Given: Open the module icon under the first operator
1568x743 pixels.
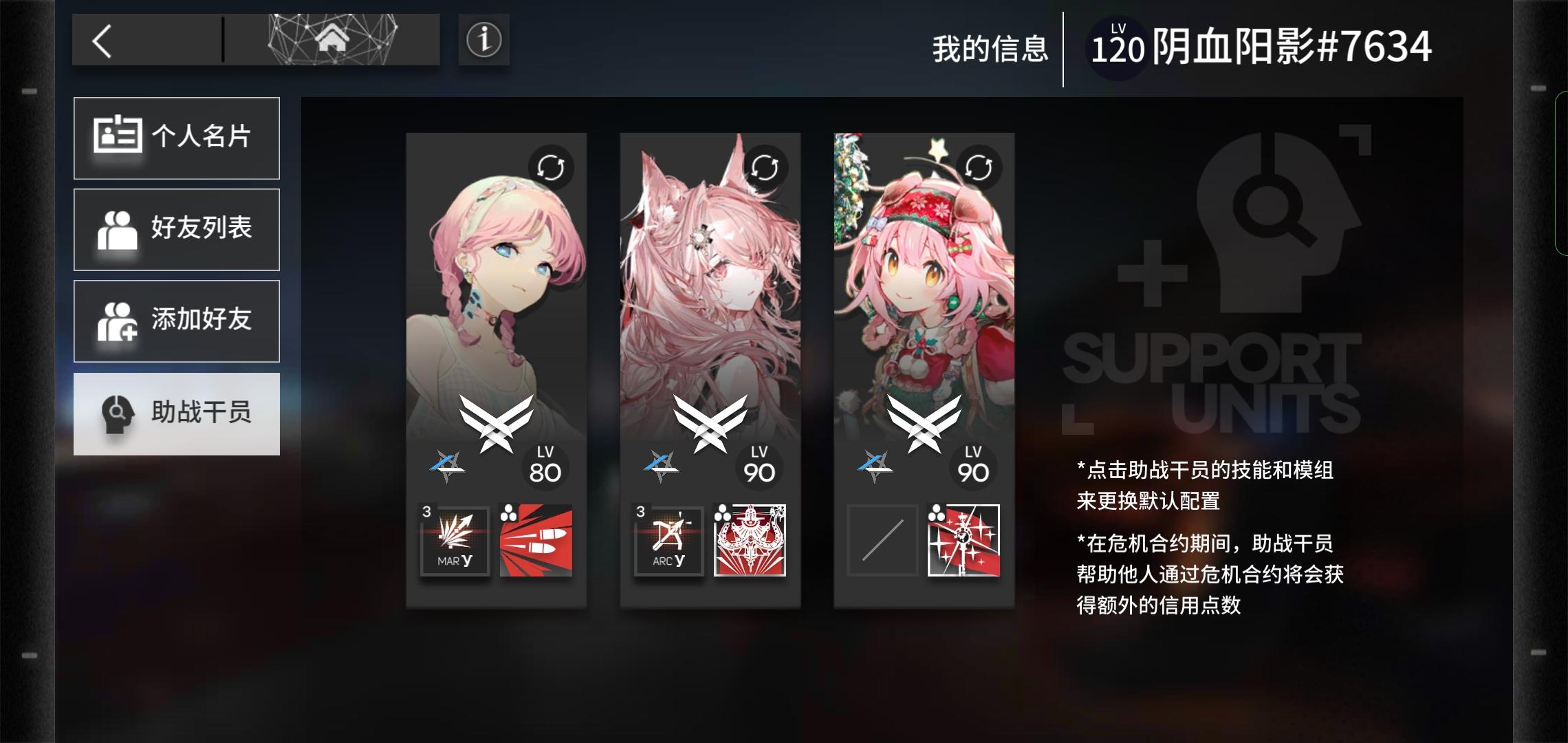Looking at the screenshot, I should tap(536, 541).
